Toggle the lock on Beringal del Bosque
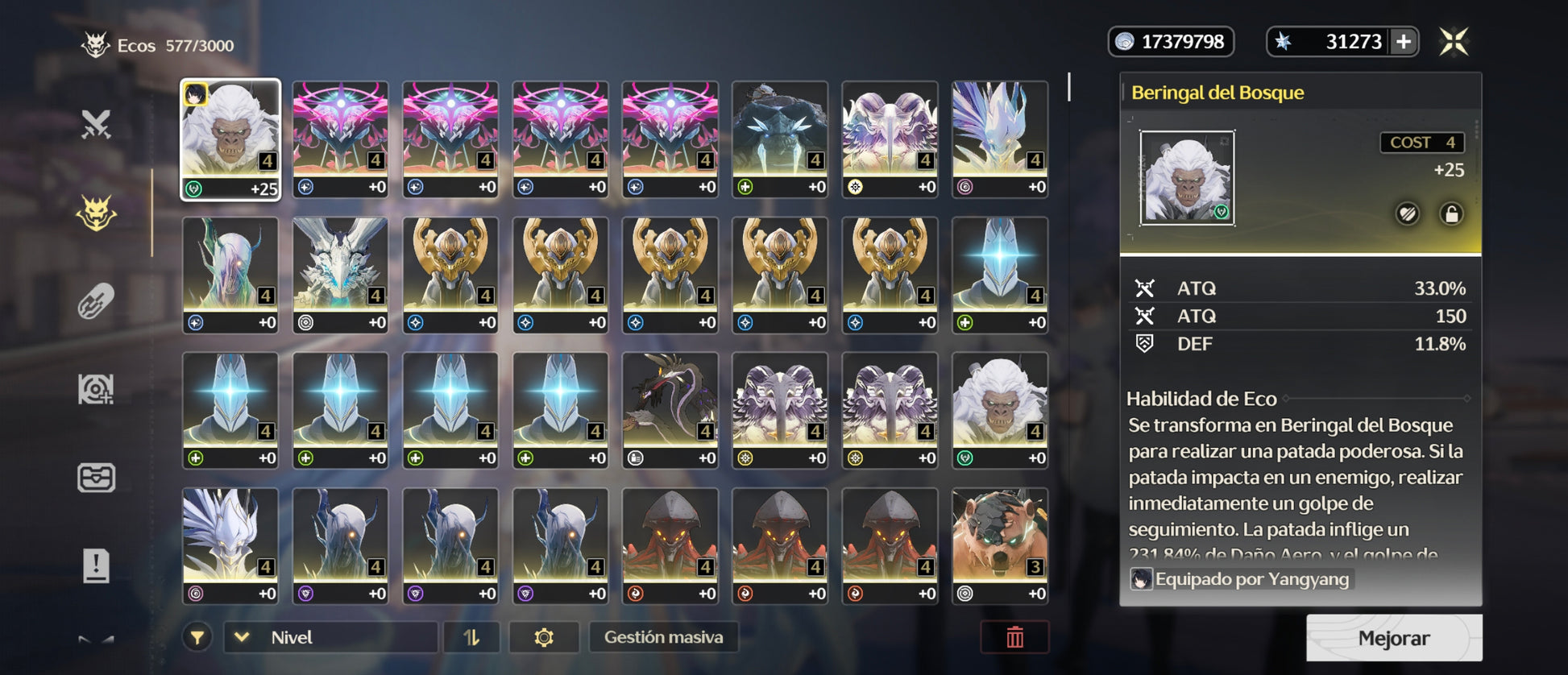Image resolution: width=1568 pixels, height=675 pixels. click(1451, 213)
